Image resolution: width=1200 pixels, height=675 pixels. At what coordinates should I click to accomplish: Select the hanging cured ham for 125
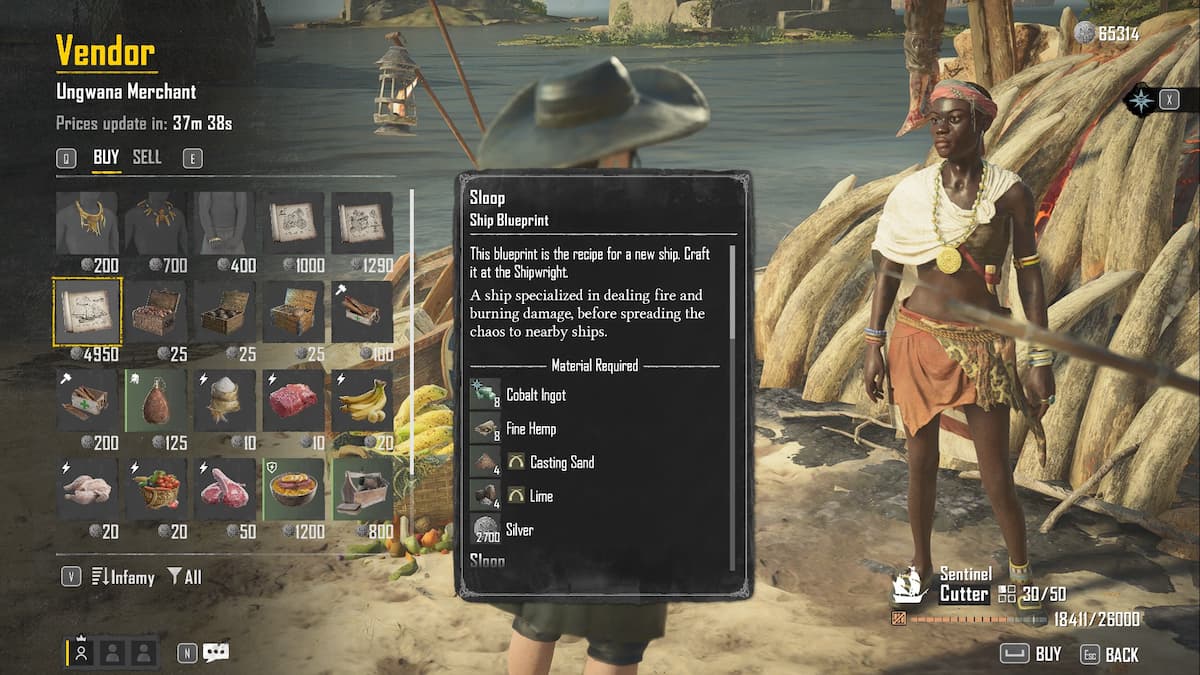point(156,400)
